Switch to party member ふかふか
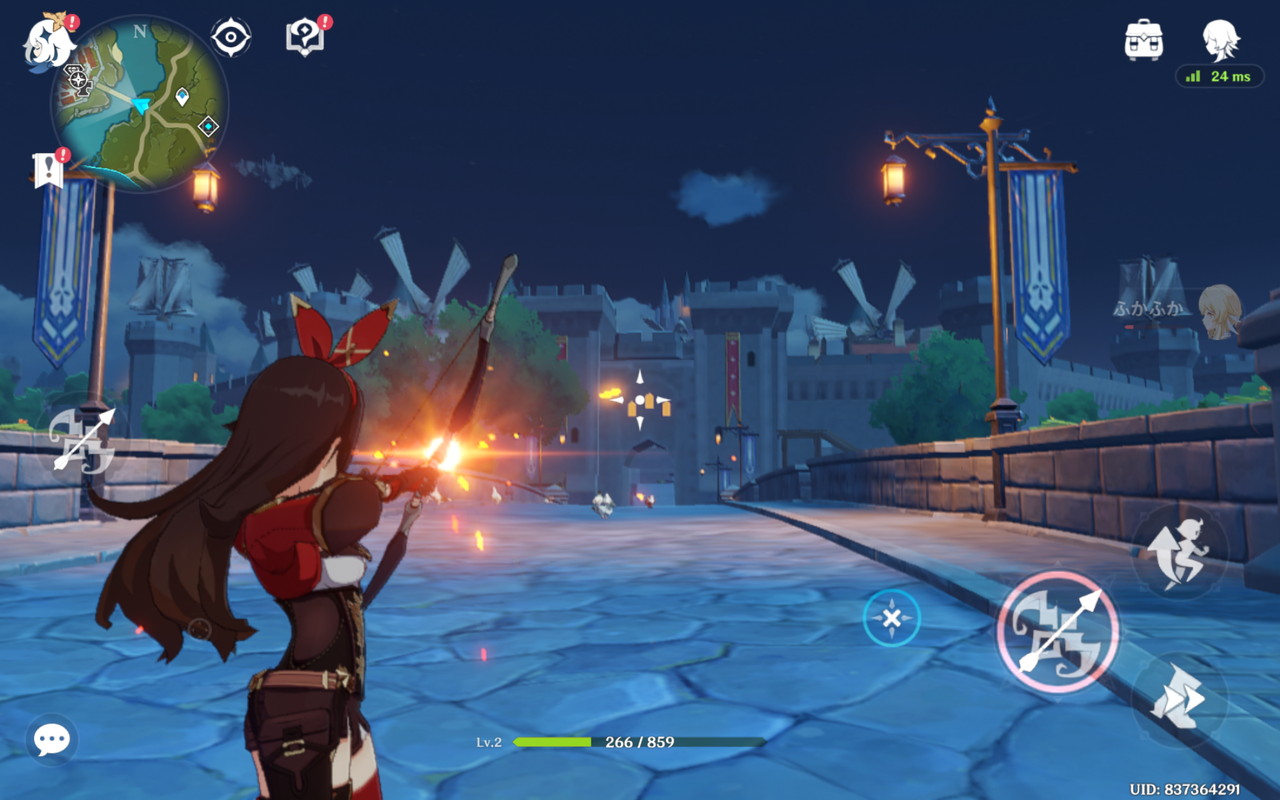The height and width of the screenshot is (800, 1280). [x=1219, y=308]
